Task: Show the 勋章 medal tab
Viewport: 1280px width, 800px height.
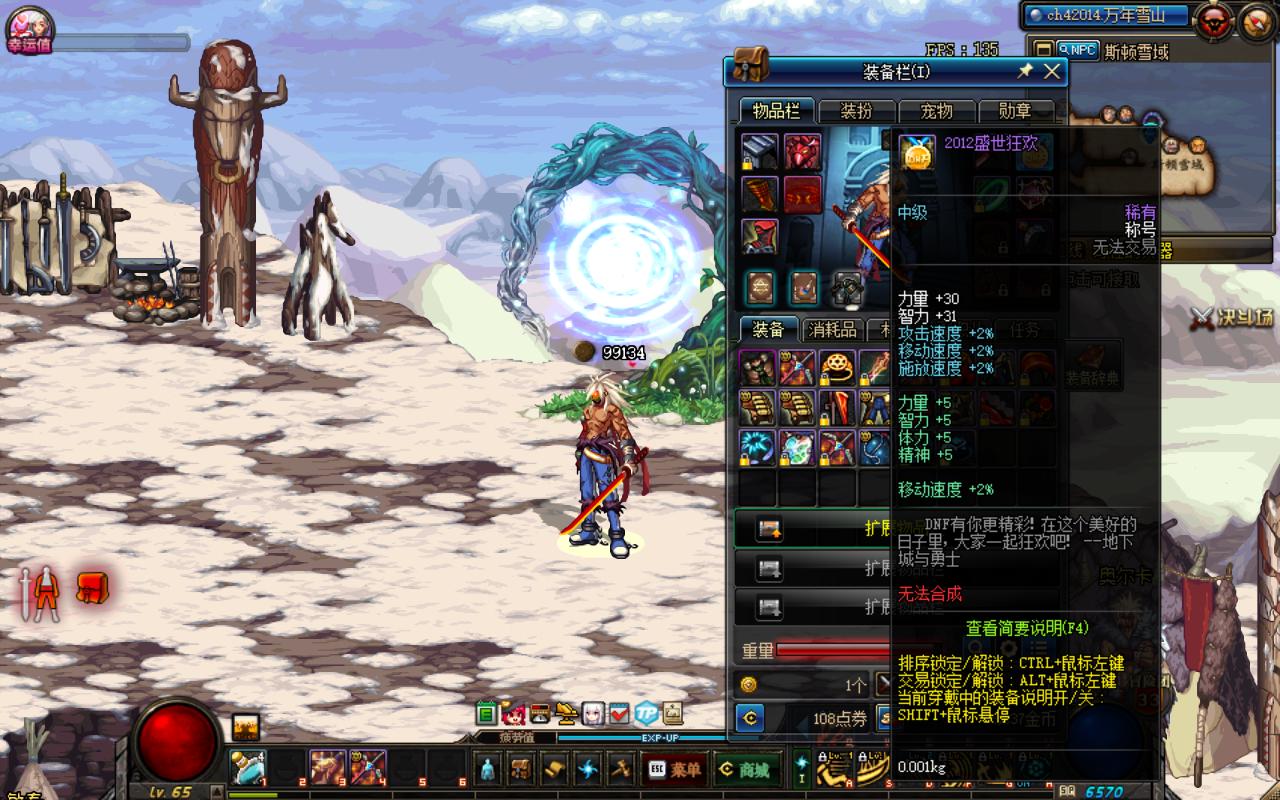Action: [1014, 111]
